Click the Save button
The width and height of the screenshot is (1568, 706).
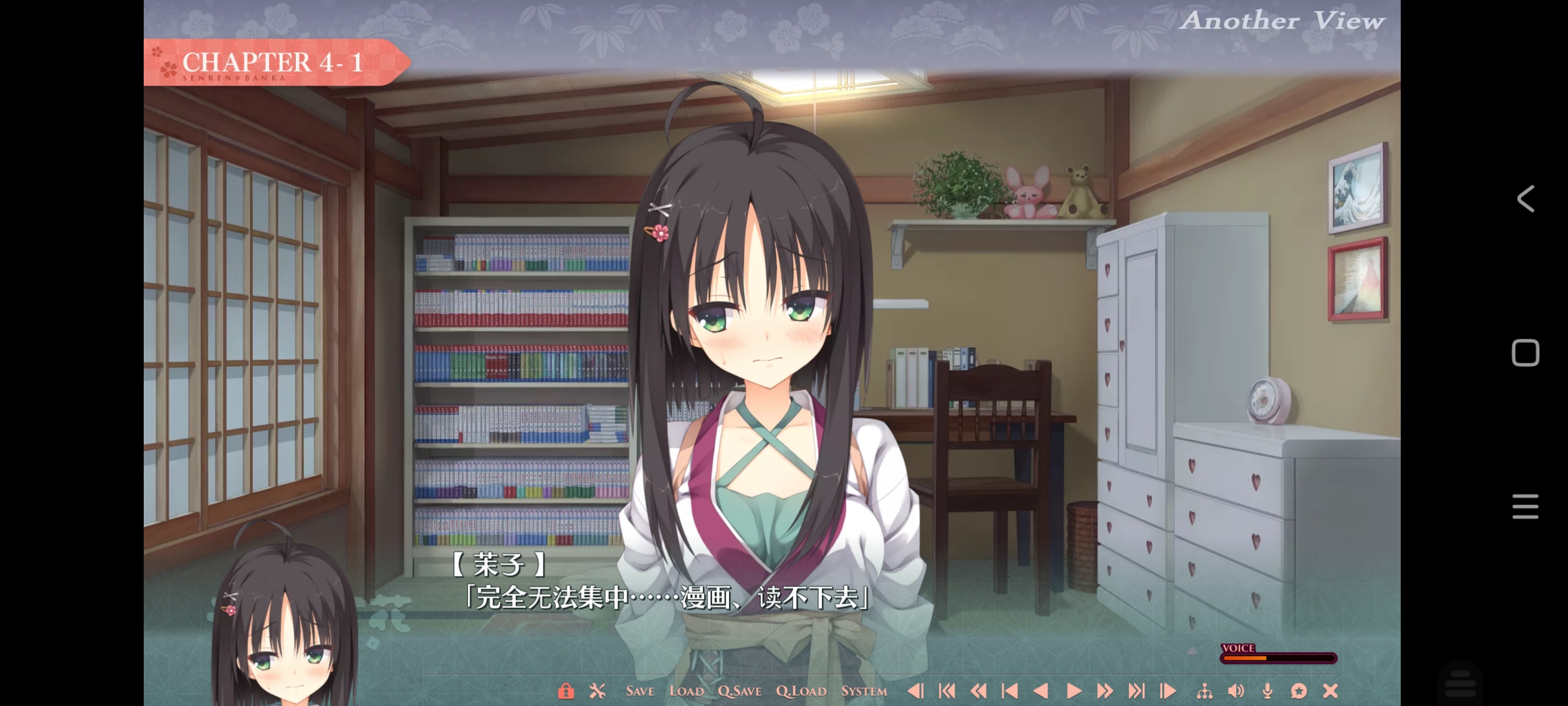click(640, 691)
